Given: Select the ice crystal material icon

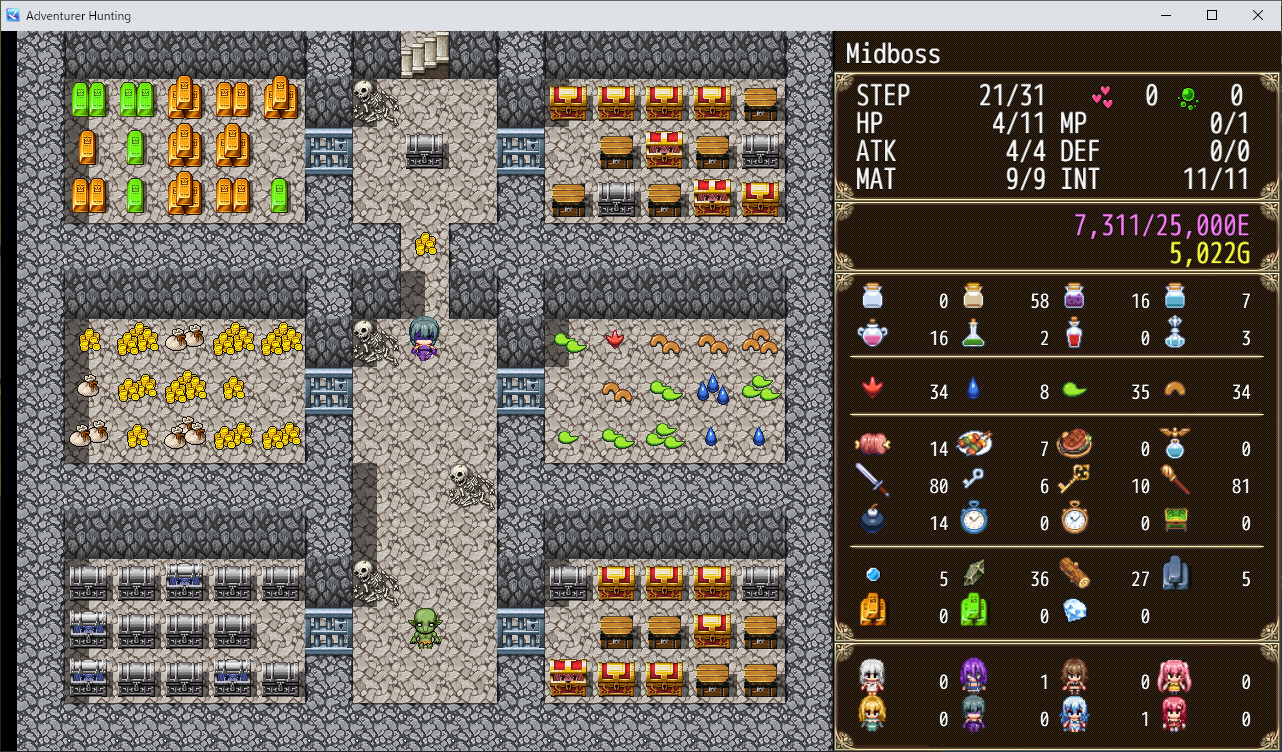Looking at the screenshot, I should click(1075, 611).
